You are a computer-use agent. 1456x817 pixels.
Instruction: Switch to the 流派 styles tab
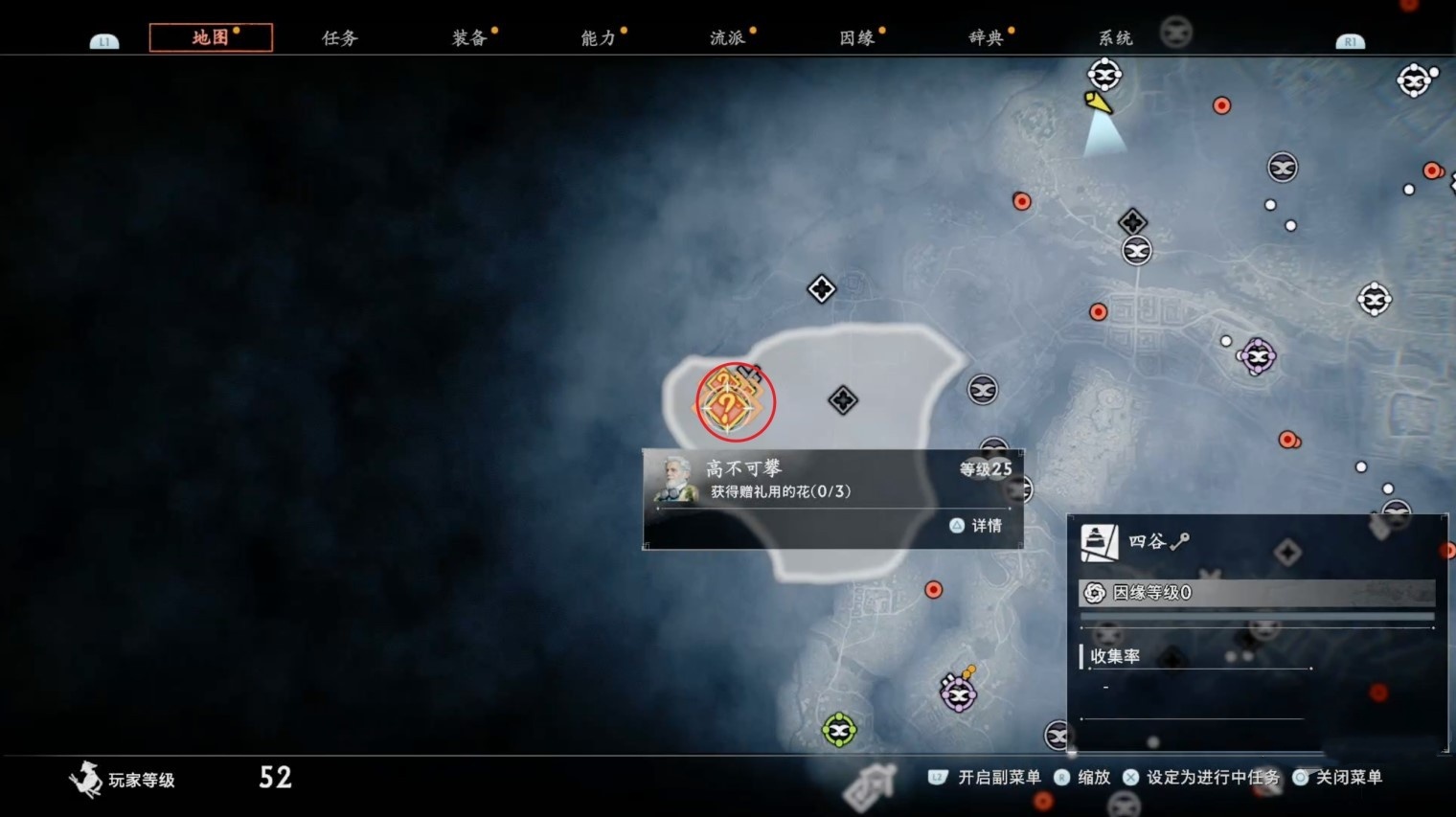(728, 38)
